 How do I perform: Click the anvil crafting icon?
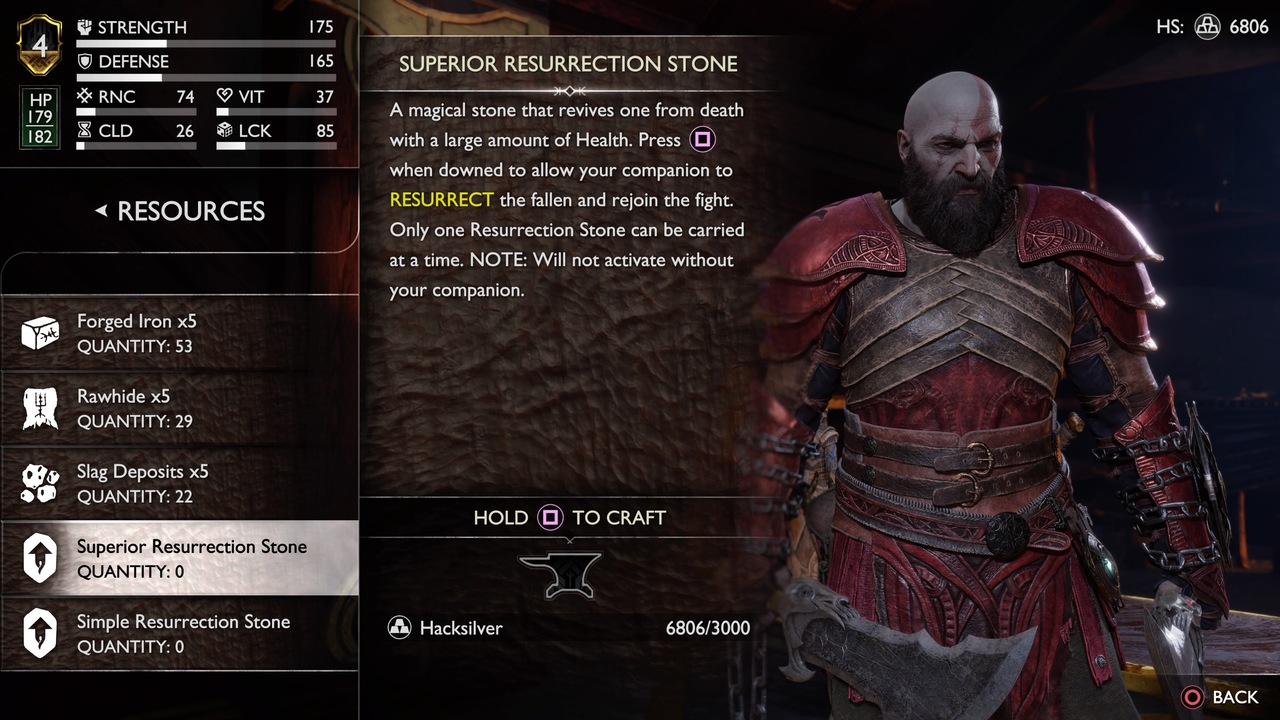pyautogui.click(x=562, y=573)
